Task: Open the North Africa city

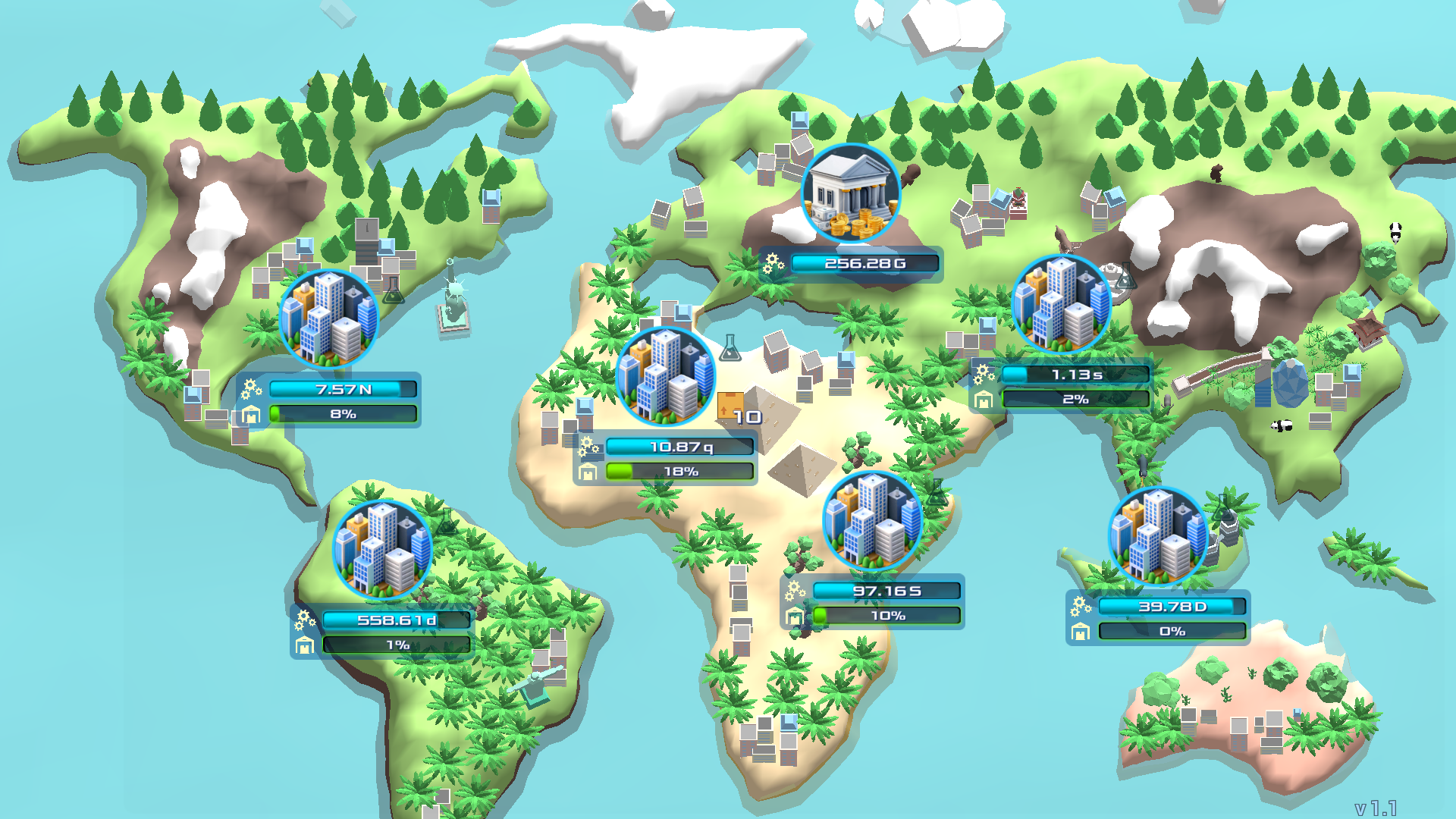Action: pos(666,377)
